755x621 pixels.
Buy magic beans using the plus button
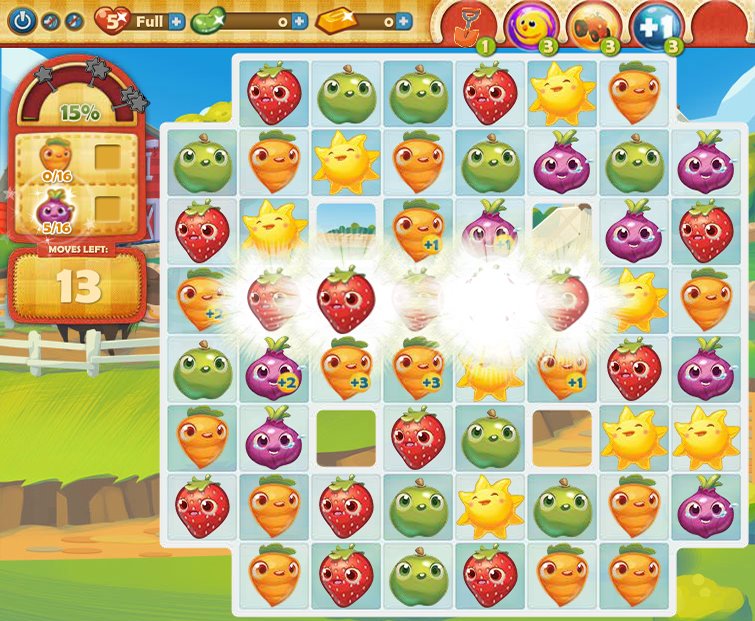[299, 21]
